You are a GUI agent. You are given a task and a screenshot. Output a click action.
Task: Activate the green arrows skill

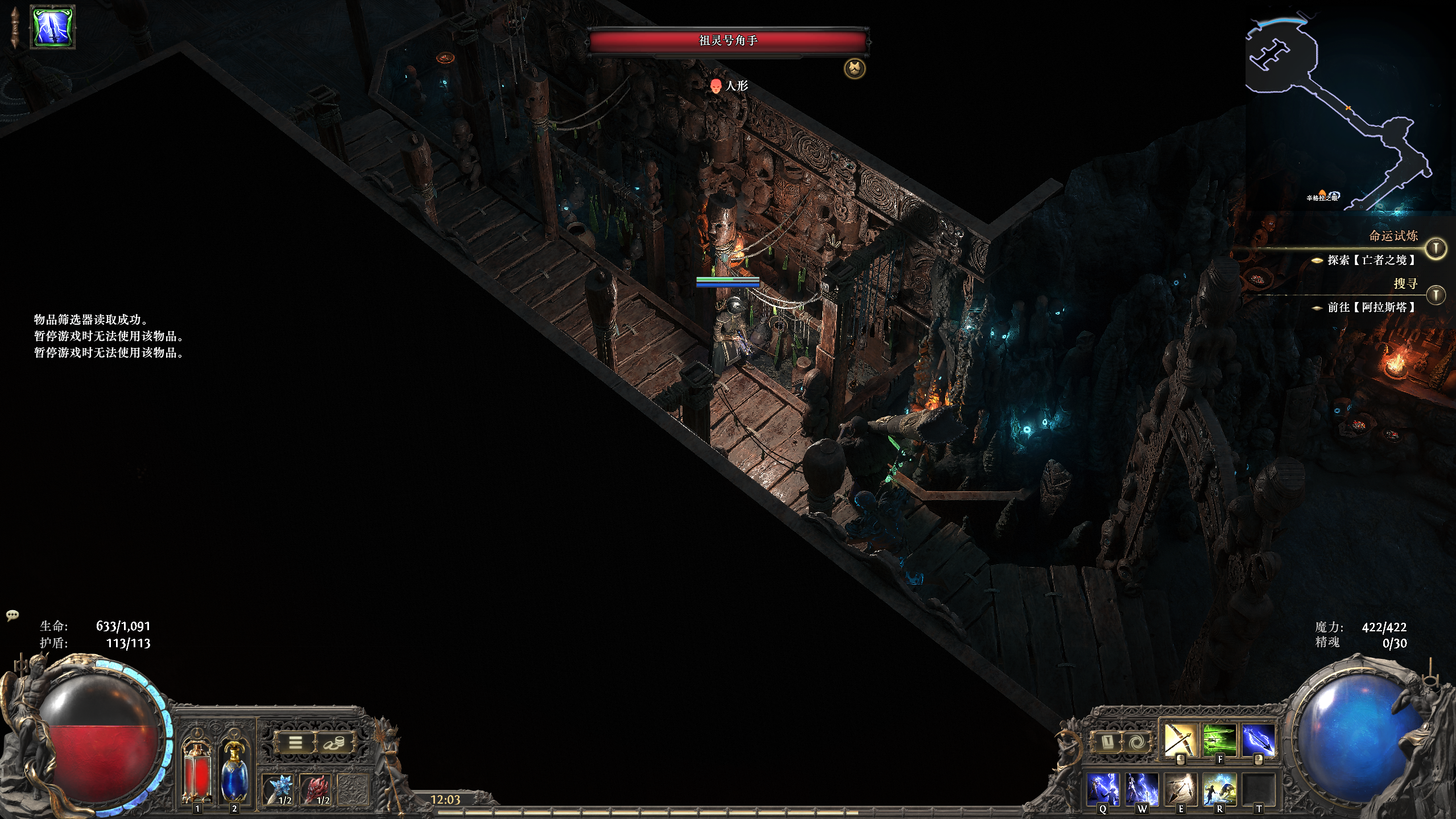click(1219, 740)
